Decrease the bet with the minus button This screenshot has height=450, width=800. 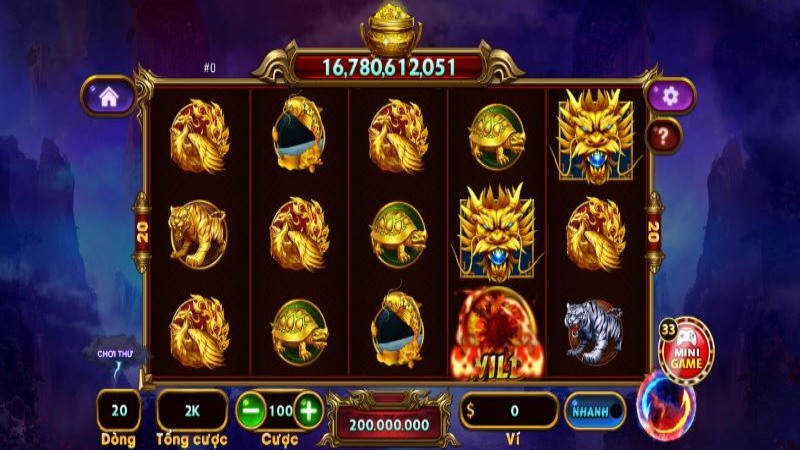(x=251, y=411)
